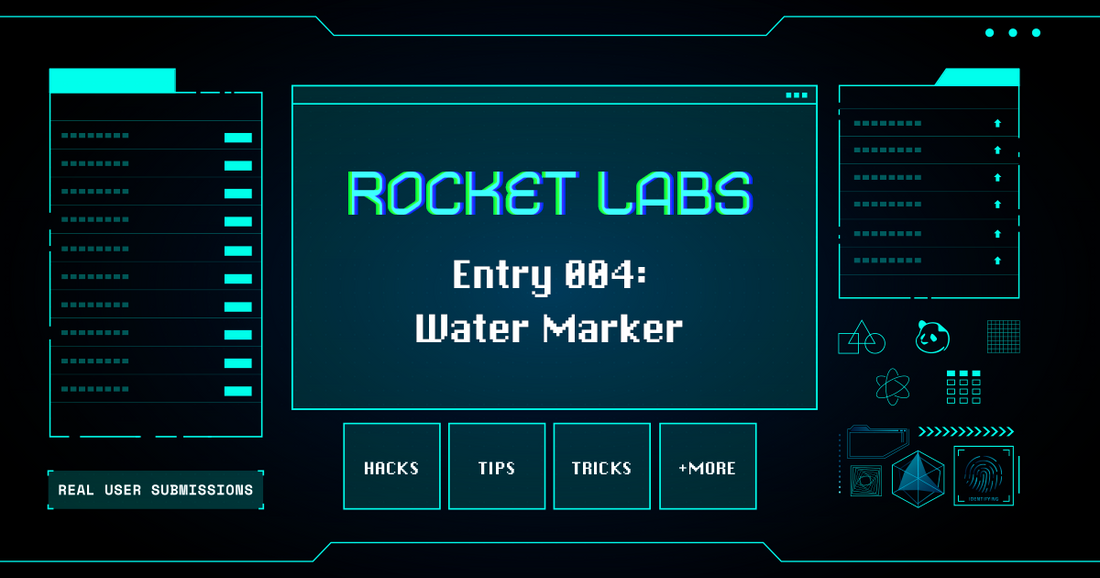Image resolution: width=1100 pixels, height=578 pixels.
Task: Open the +MORE tile
Action: [707, 467]
